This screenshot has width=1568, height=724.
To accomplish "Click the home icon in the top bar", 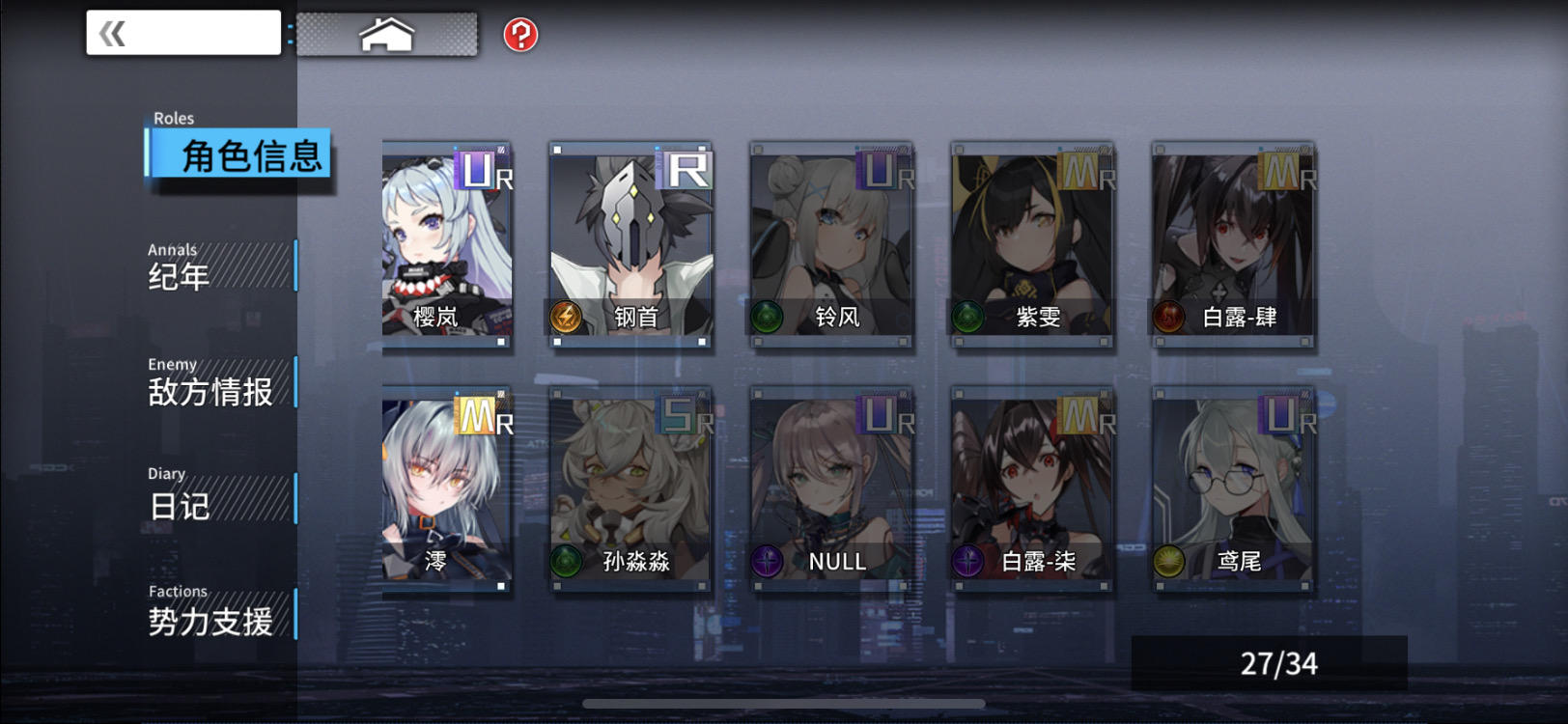I will coord(388,32).
